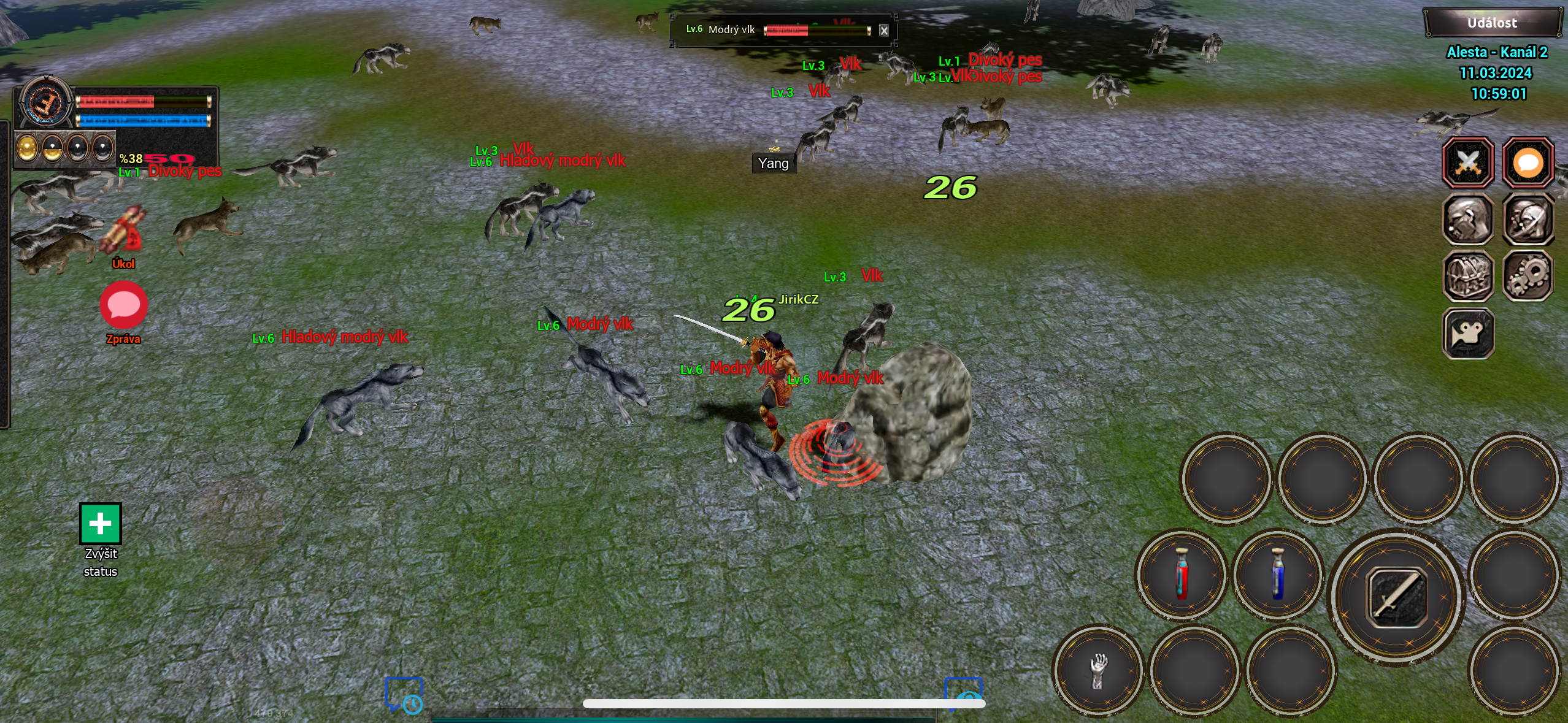Open the chat history icon with clock

pyautogui.click(x=404, y=695)
